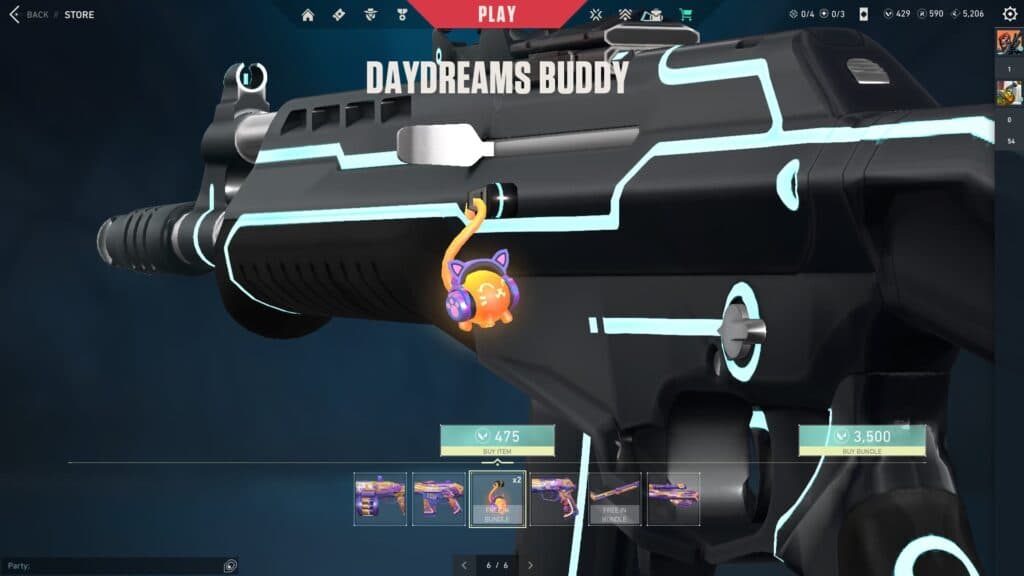Viewport: 1024px width, 576px height.
Task: Show the previous bundle page arrow
Action: 464,566
